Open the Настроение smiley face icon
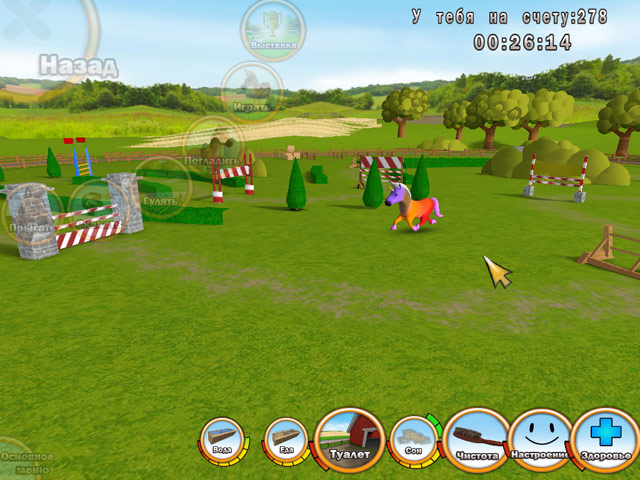The image size is (640, 480). (x=541, y=440)
